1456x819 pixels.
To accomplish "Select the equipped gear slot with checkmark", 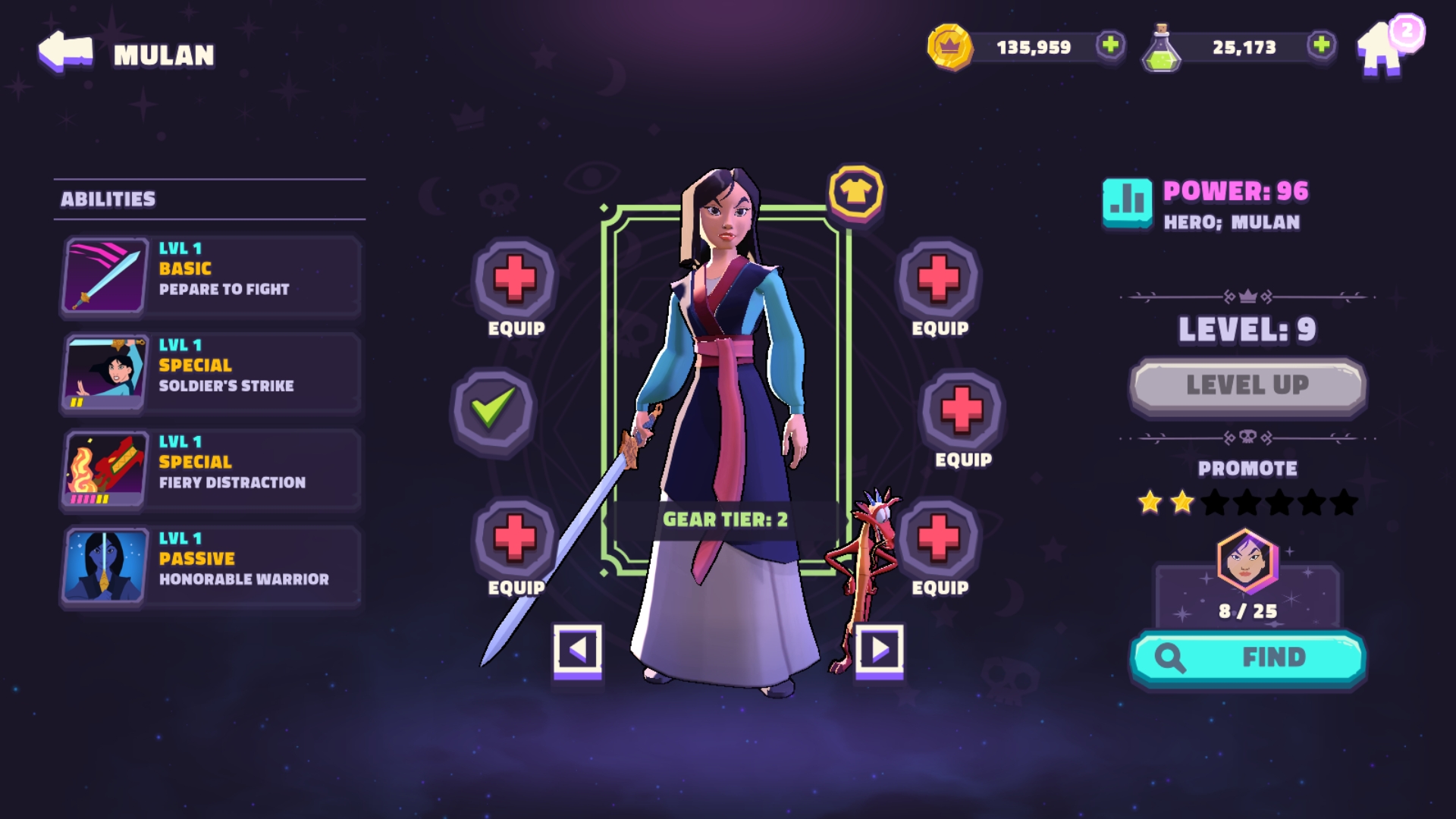I will pyautogui.click(x=493, y=410).
